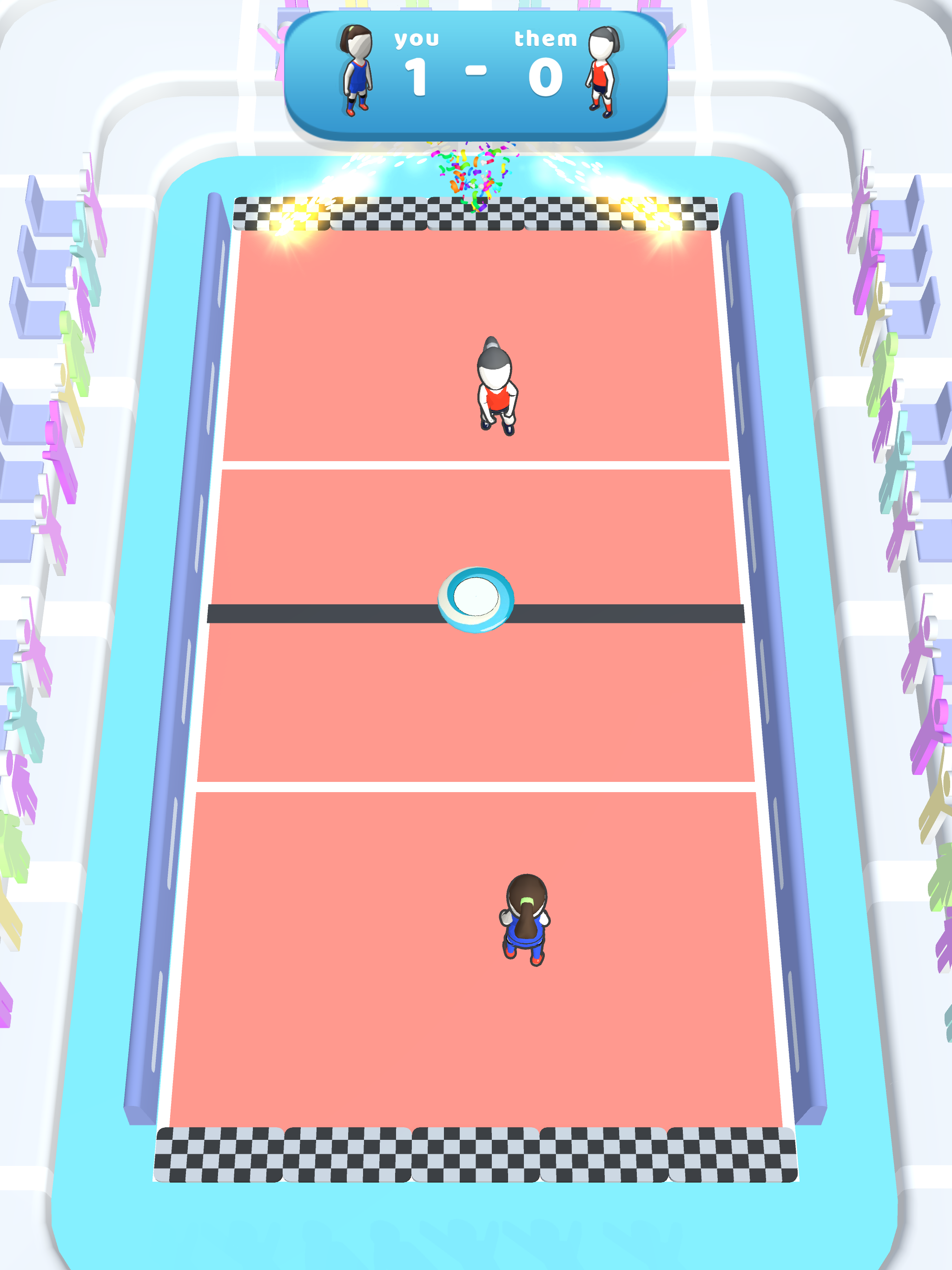Select the 'you' label on the scoreboard
This screenshot has height=1270, width=952.
pyautogui.click(x=417, y=39)
